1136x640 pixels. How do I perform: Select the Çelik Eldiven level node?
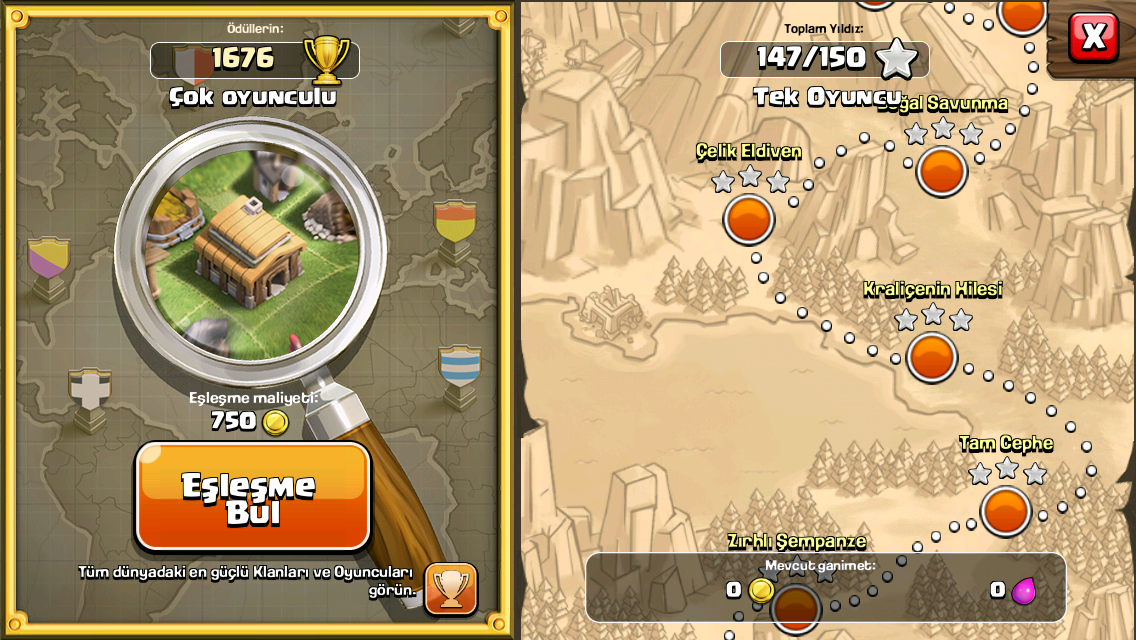pos(749,219)
